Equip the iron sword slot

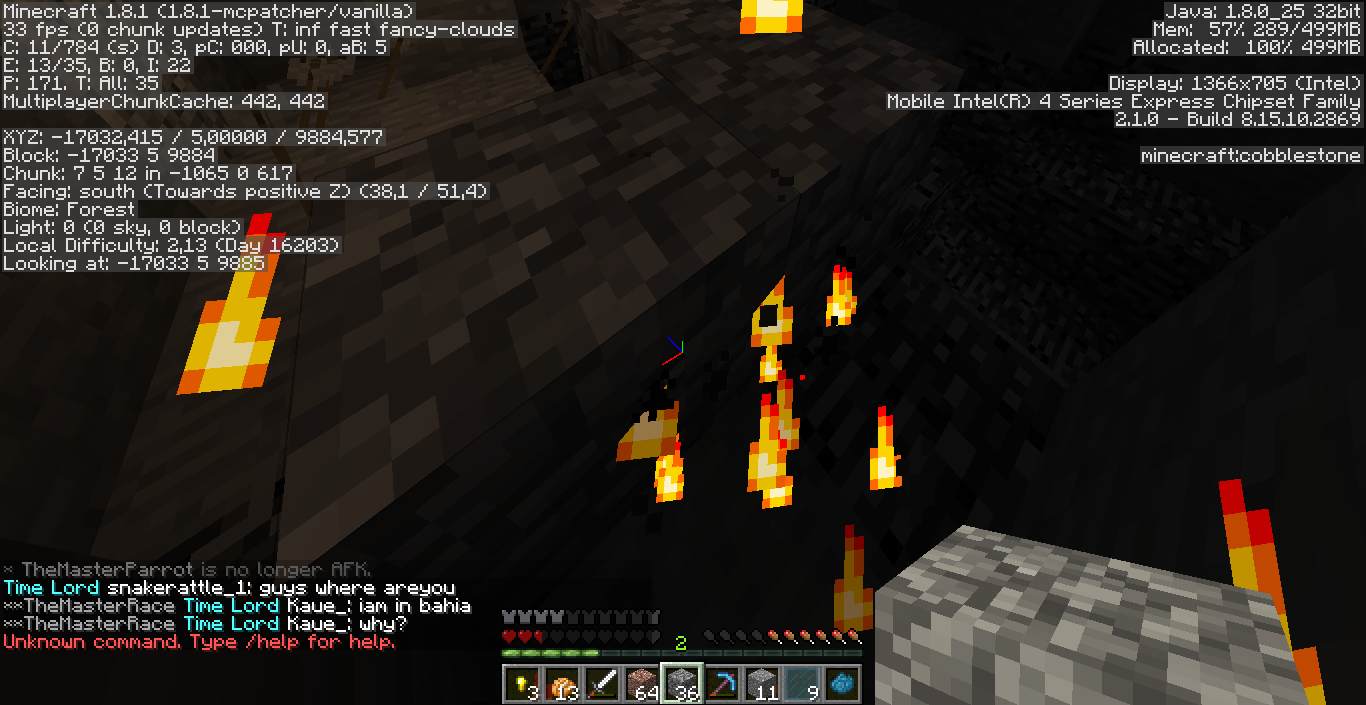tap(602, 683)
